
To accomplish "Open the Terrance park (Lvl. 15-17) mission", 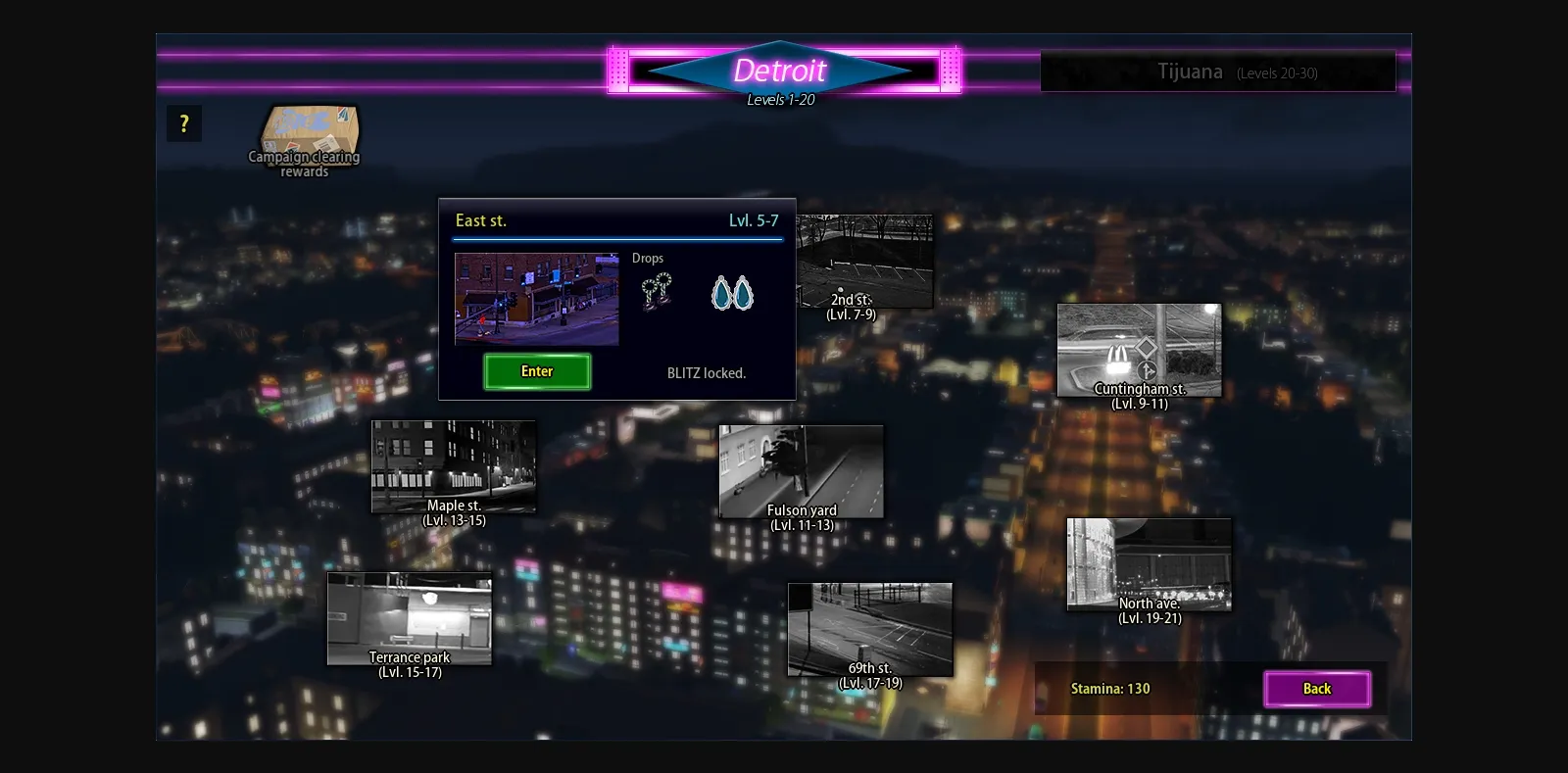I will (409, 619).
